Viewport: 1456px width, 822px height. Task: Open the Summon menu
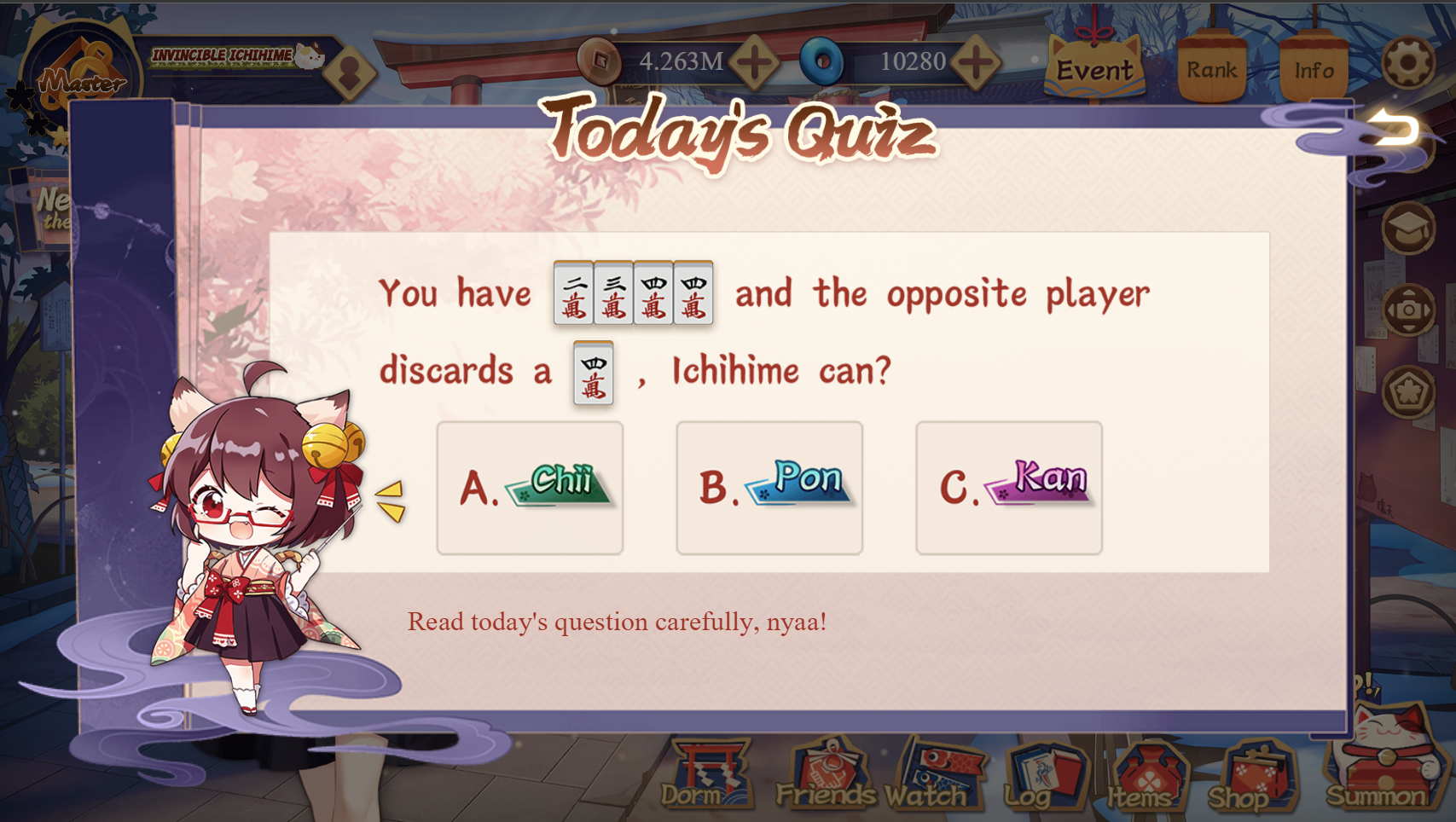(x=1377, y=767)
